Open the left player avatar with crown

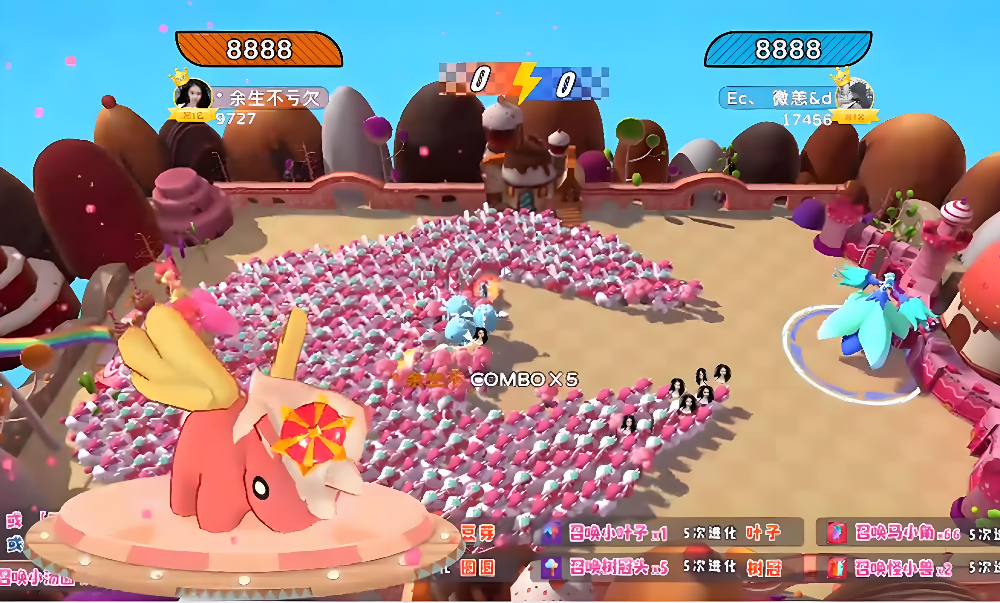[192, 95]
